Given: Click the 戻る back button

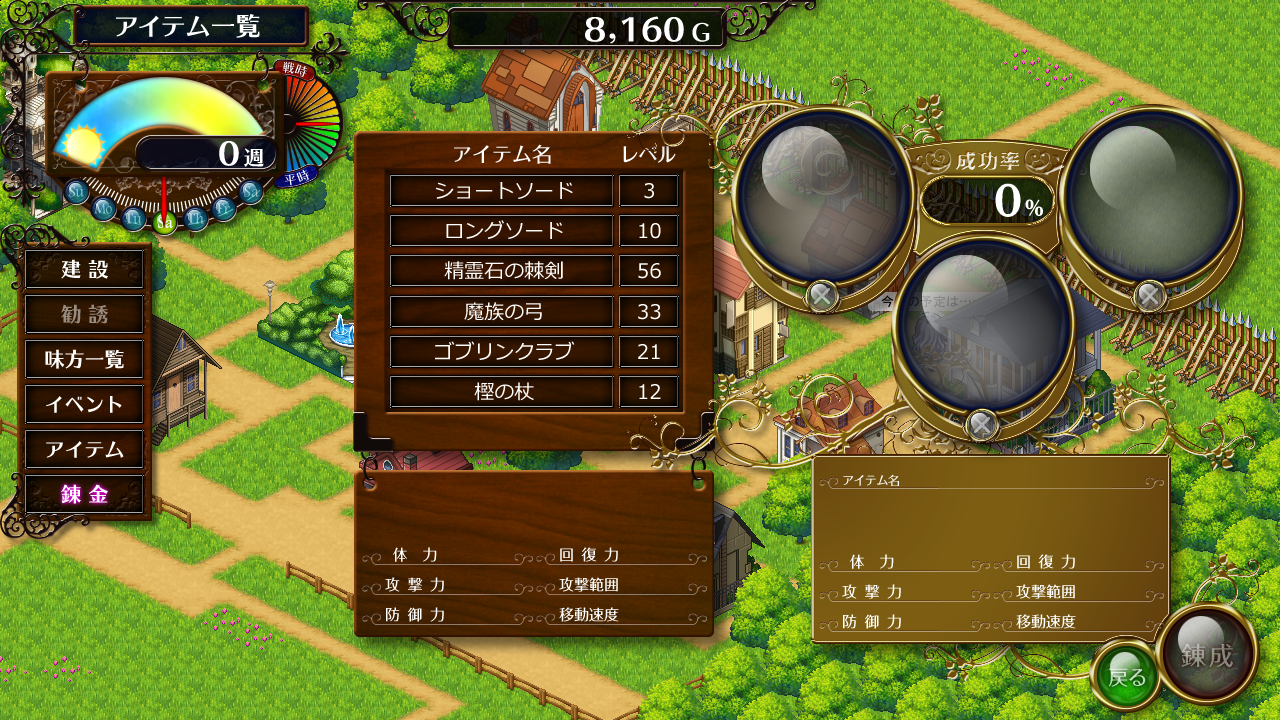Looking at the screenshot, I should (x=1127, y=677).
